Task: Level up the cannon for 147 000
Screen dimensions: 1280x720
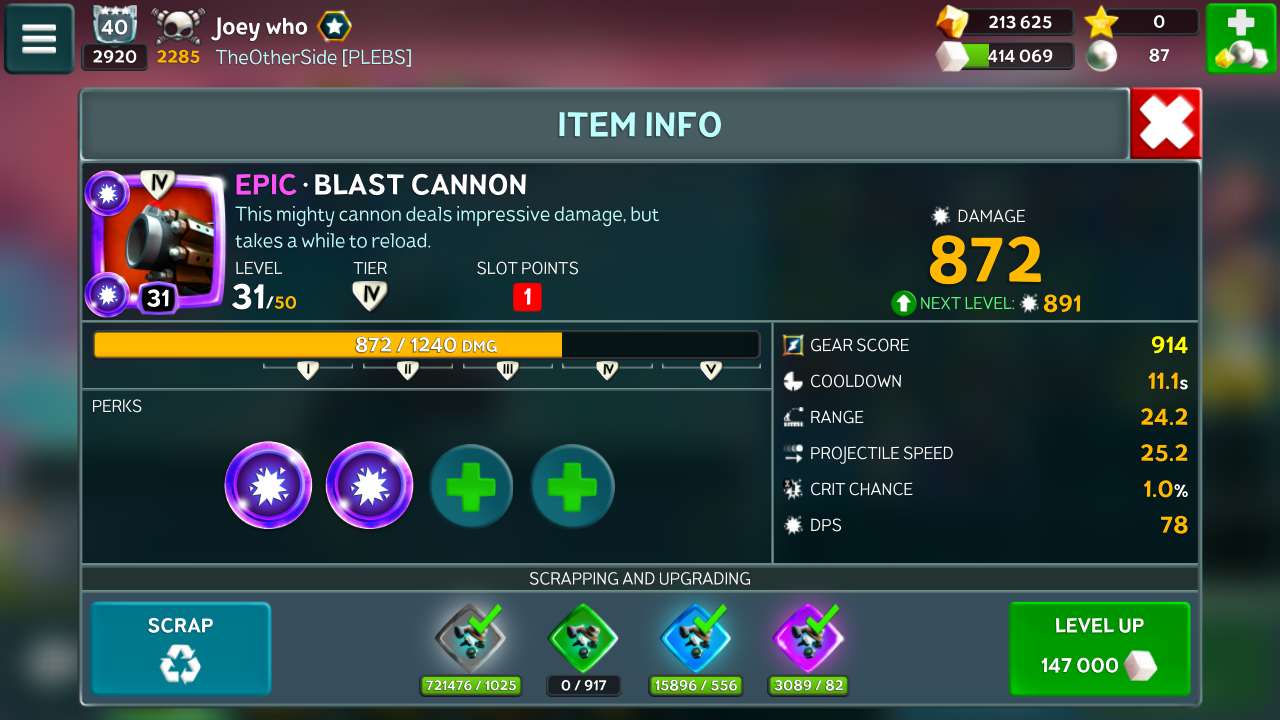Action: (1099, 648)
